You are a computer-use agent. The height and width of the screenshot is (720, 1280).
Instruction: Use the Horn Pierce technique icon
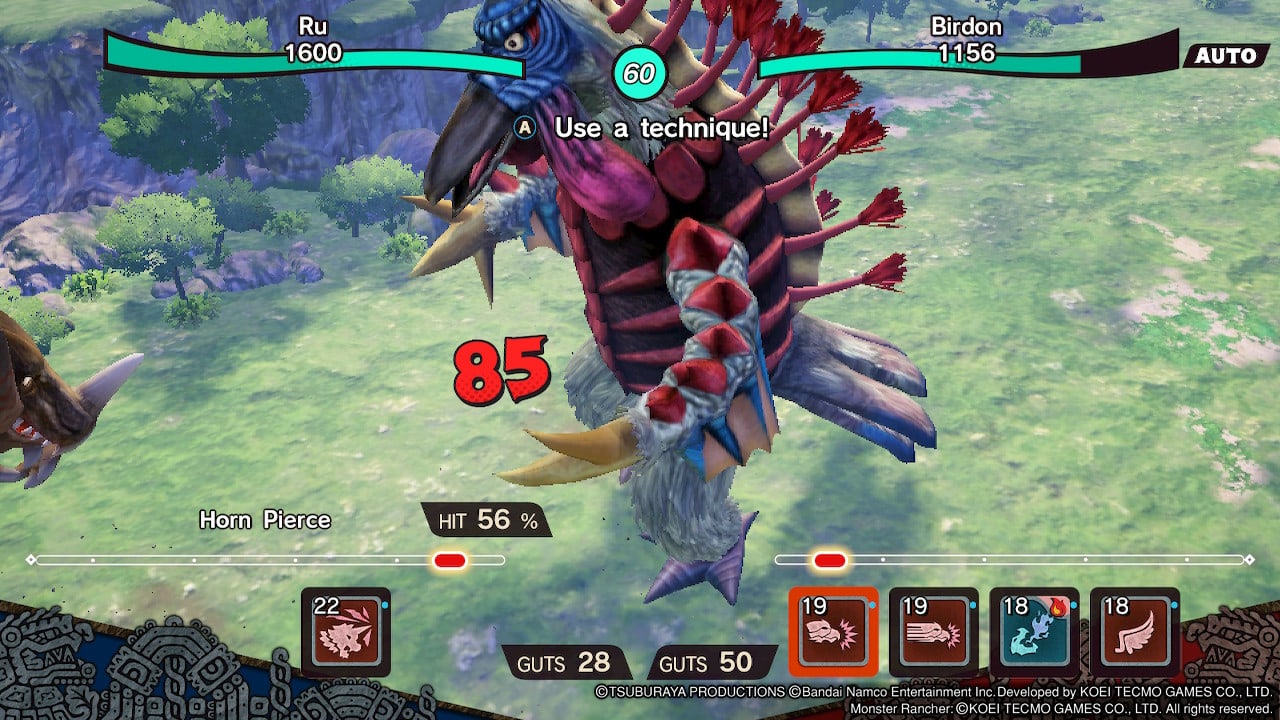click(x=345, y=632)
